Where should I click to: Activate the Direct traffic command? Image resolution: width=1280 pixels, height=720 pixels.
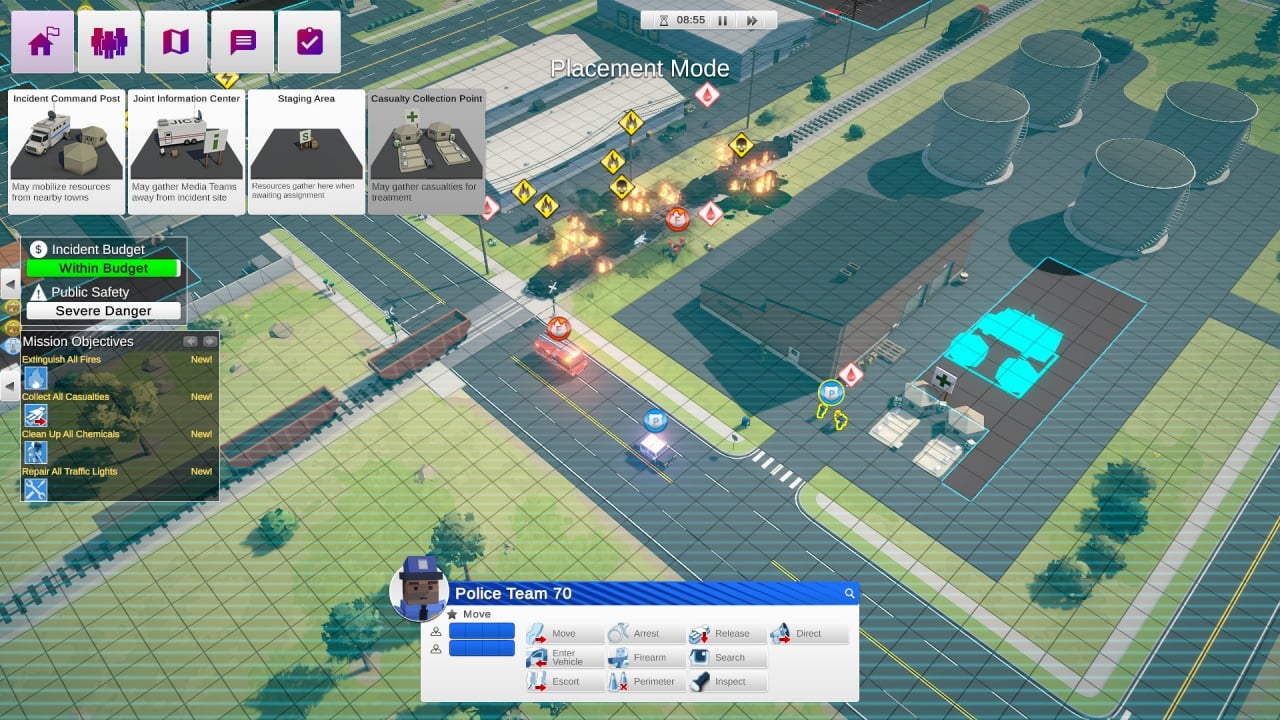click(808, 634)
